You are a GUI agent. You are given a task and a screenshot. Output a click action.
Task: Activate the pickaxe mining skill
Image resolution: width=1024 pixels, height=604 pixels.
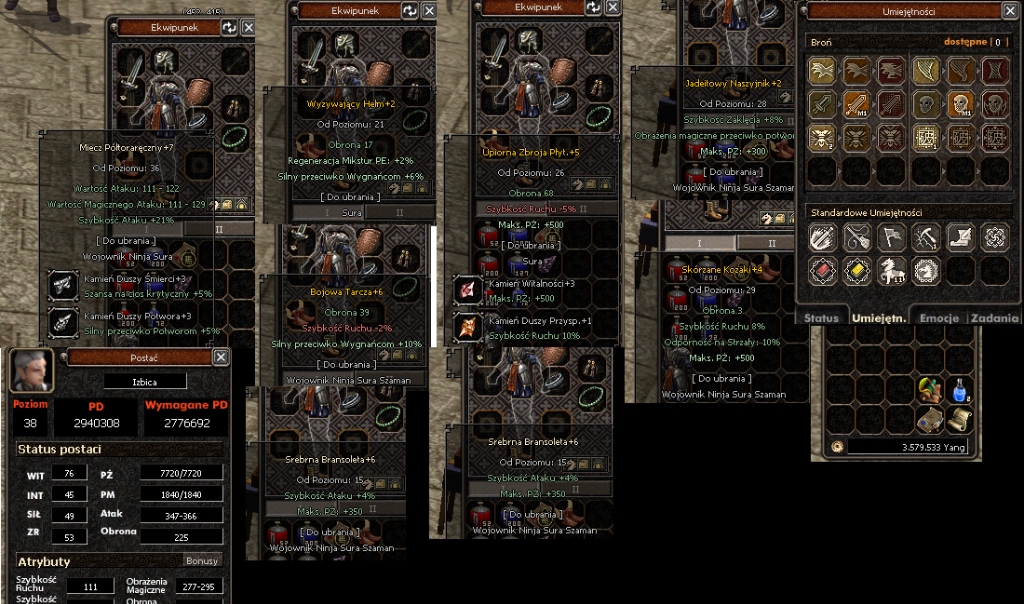coord(926,236)
